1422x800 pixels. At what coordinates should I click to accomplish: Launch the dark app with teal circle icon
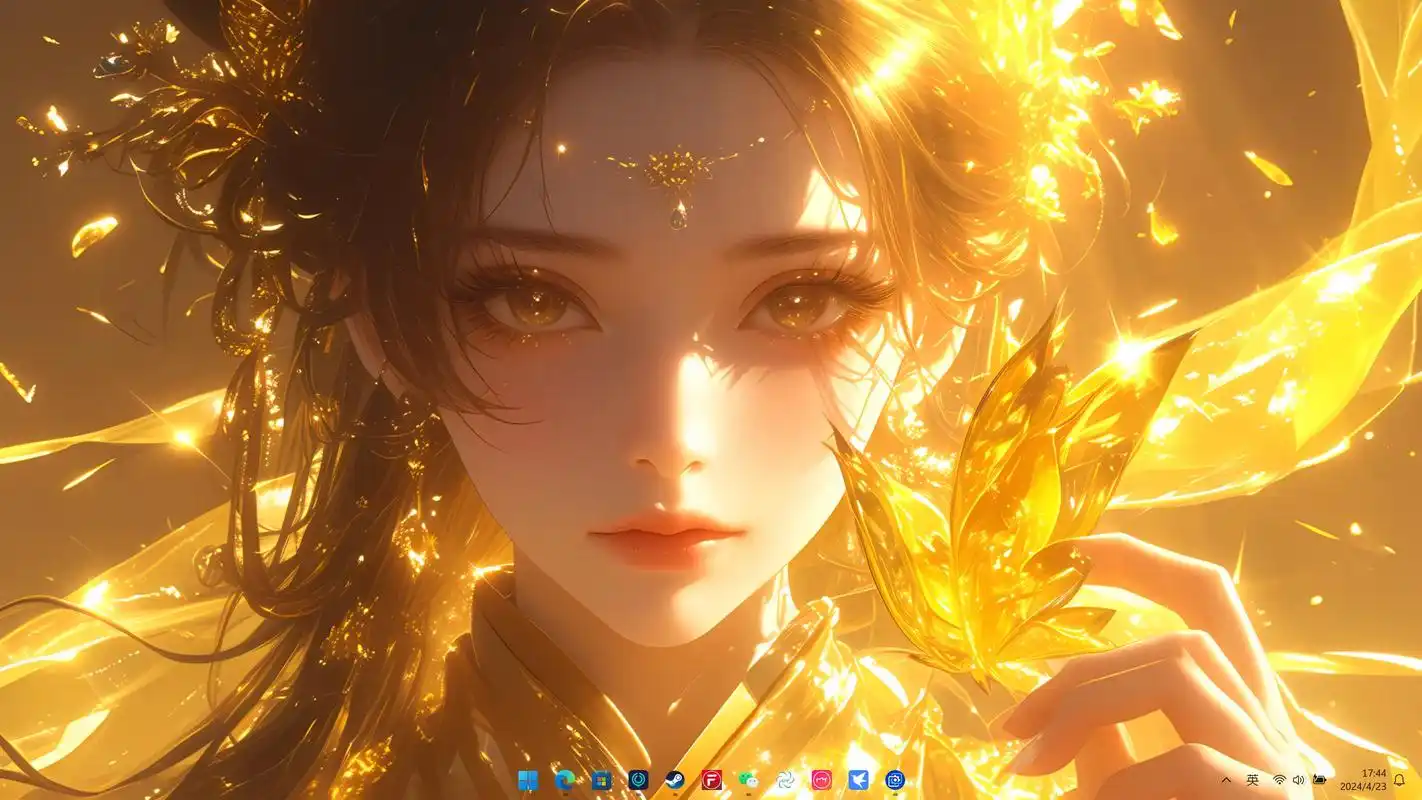(x=637, y=782)
